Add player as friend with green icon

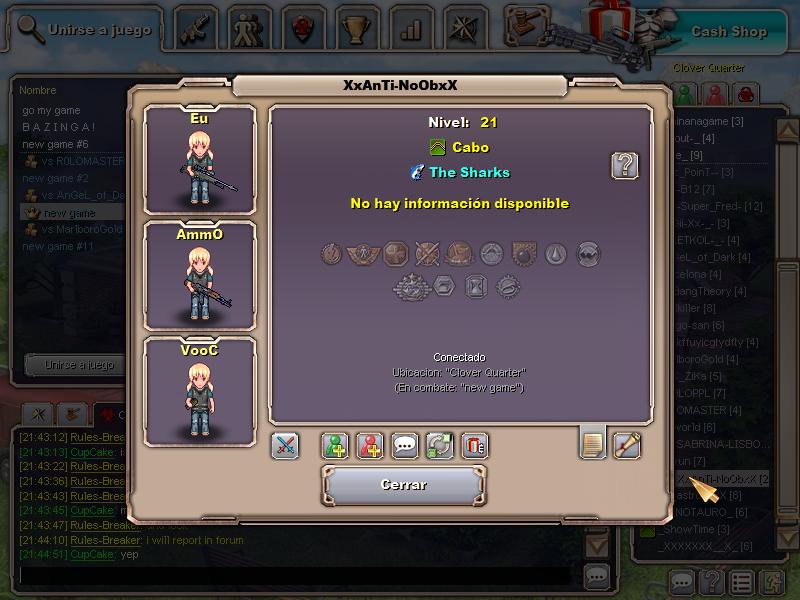[x=335, y=446]
